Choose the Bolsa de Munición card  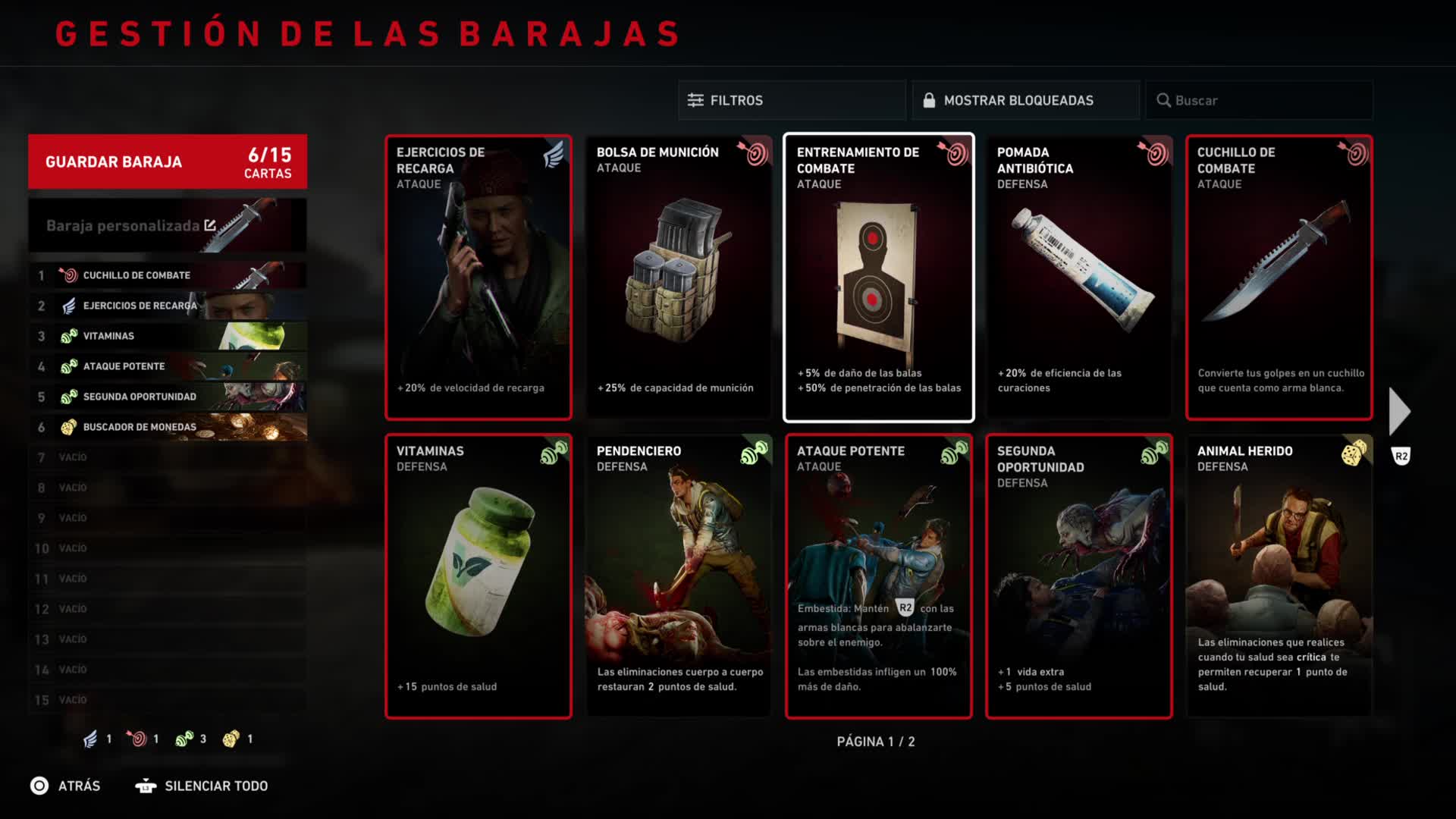(678, 278)
